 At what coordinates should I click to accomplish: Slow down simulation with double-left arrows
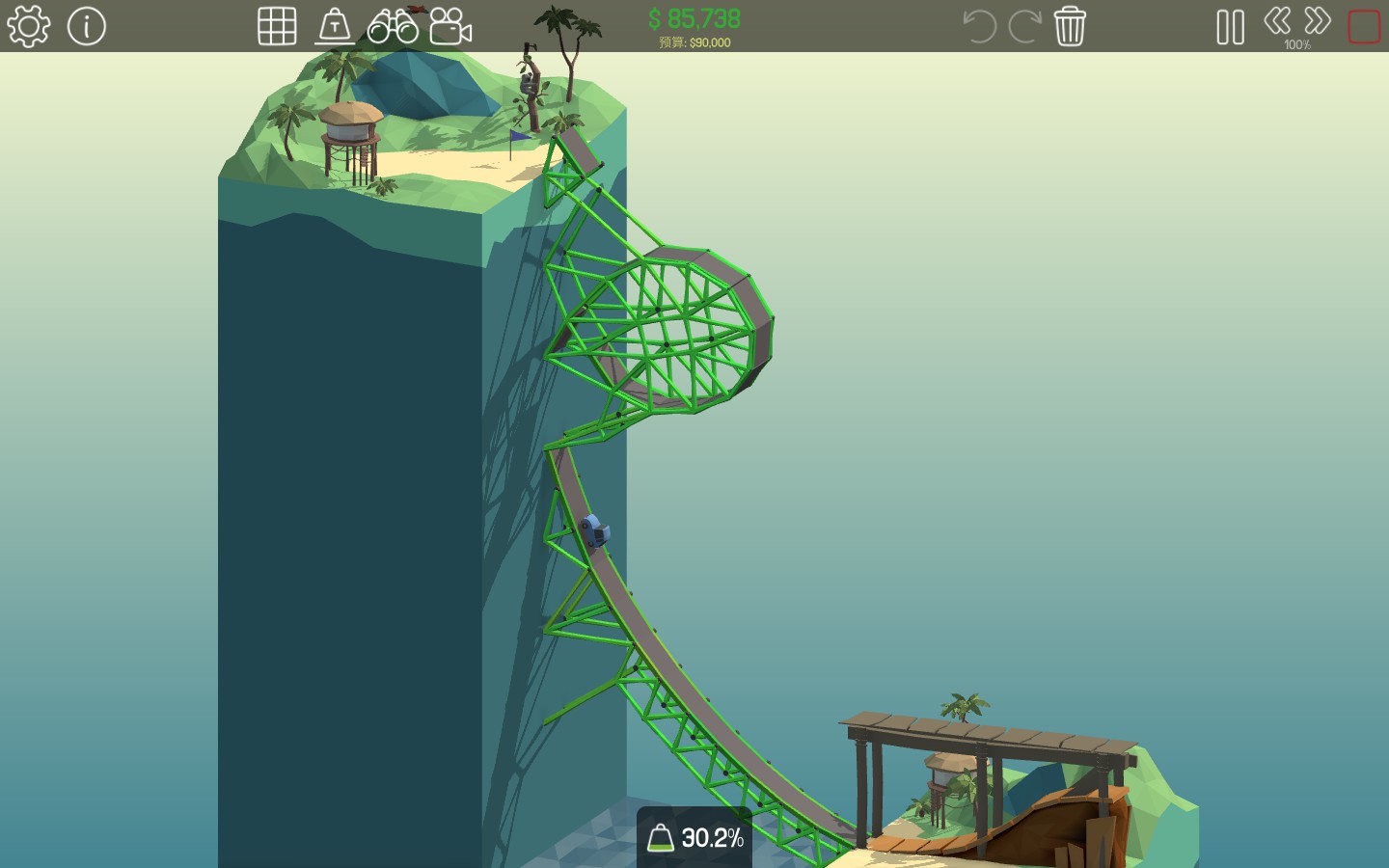pos(1278,19)
